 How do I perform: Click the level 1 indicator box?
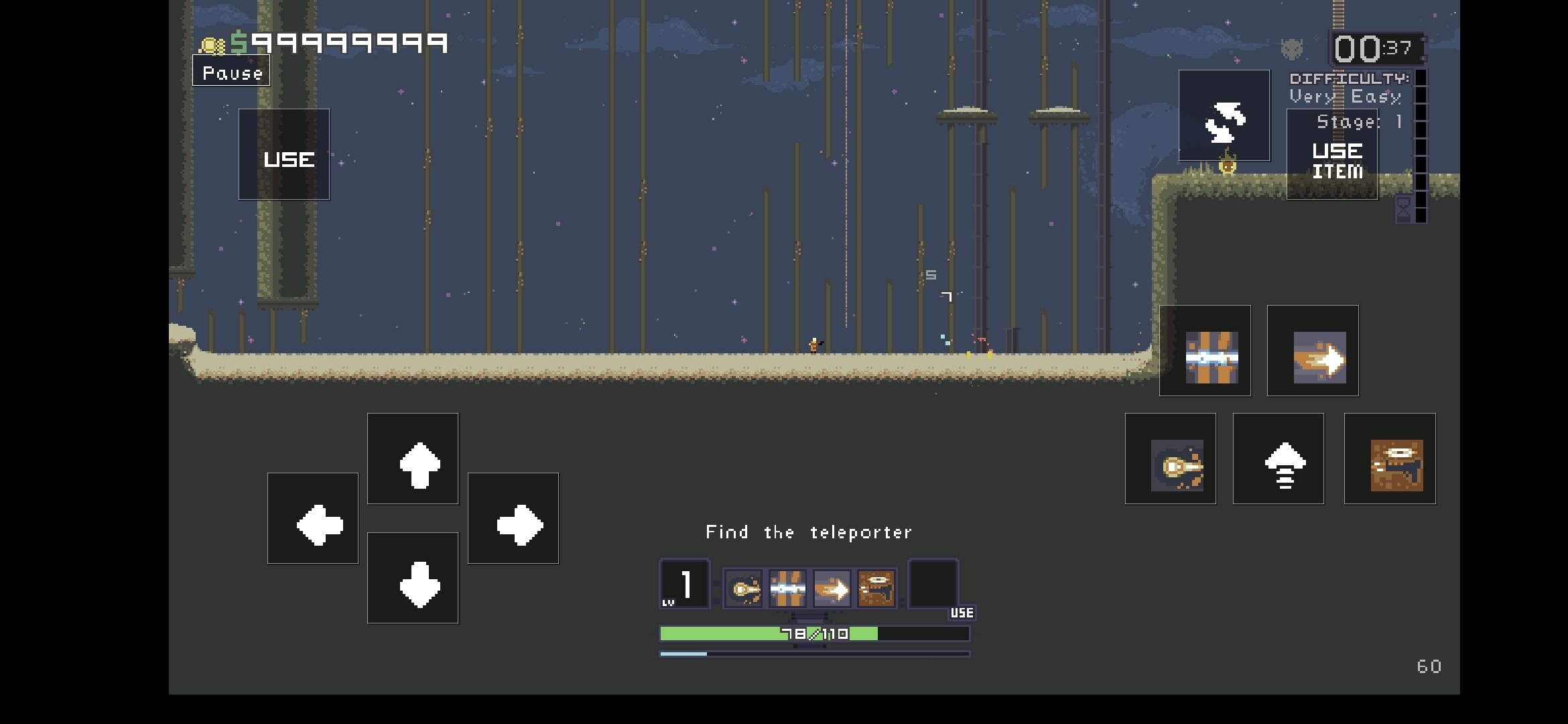[x=684, y=585]
